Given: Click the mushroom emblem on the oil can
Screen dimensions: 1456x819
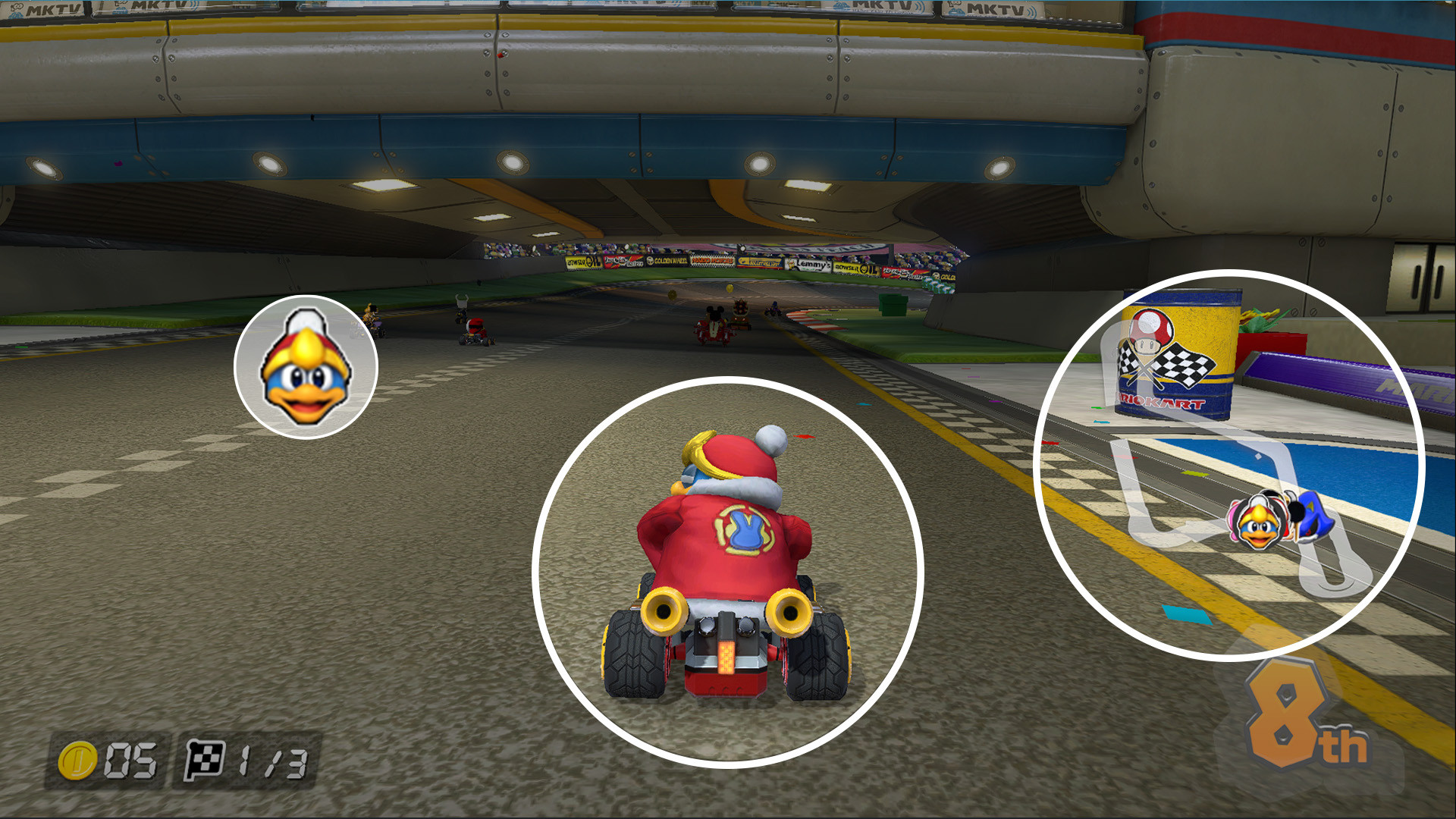Looking at the screenshot, I should 1150,328.
